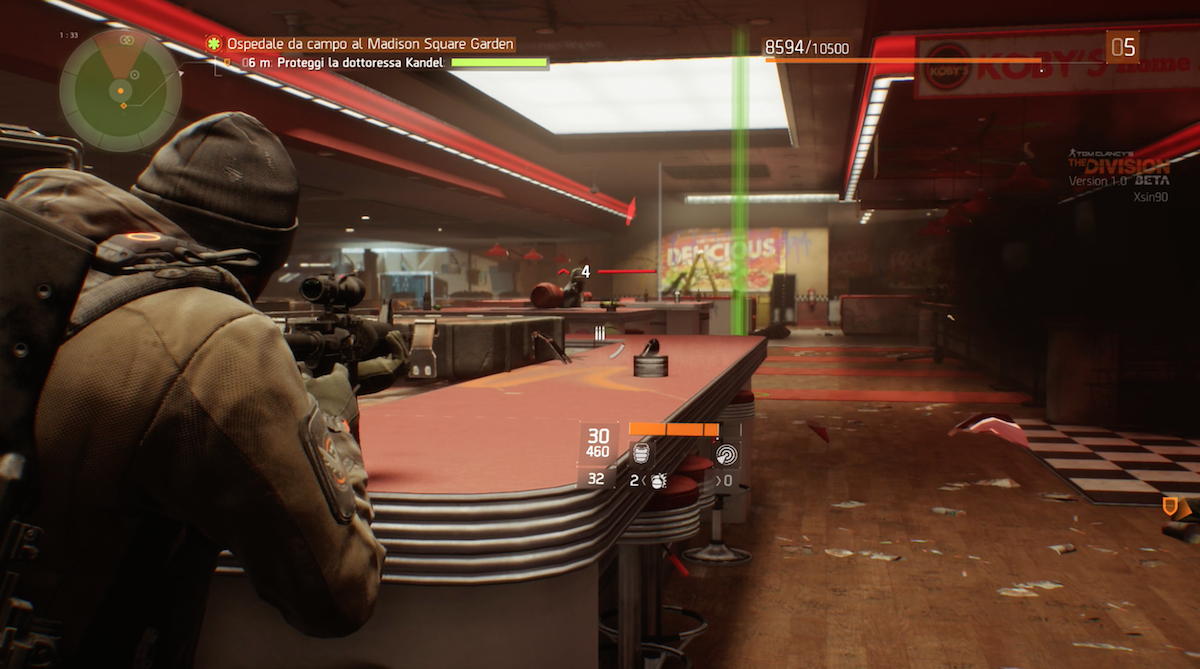Screen dimensions: 1200x669
Task: Click the green medical mission icon
Action: [213, 44]
